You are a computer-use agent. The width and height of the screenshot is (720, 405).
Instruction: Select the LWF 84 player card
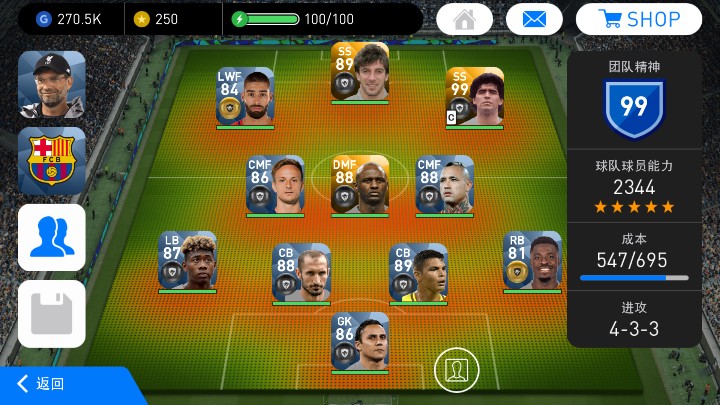(245, 97)
